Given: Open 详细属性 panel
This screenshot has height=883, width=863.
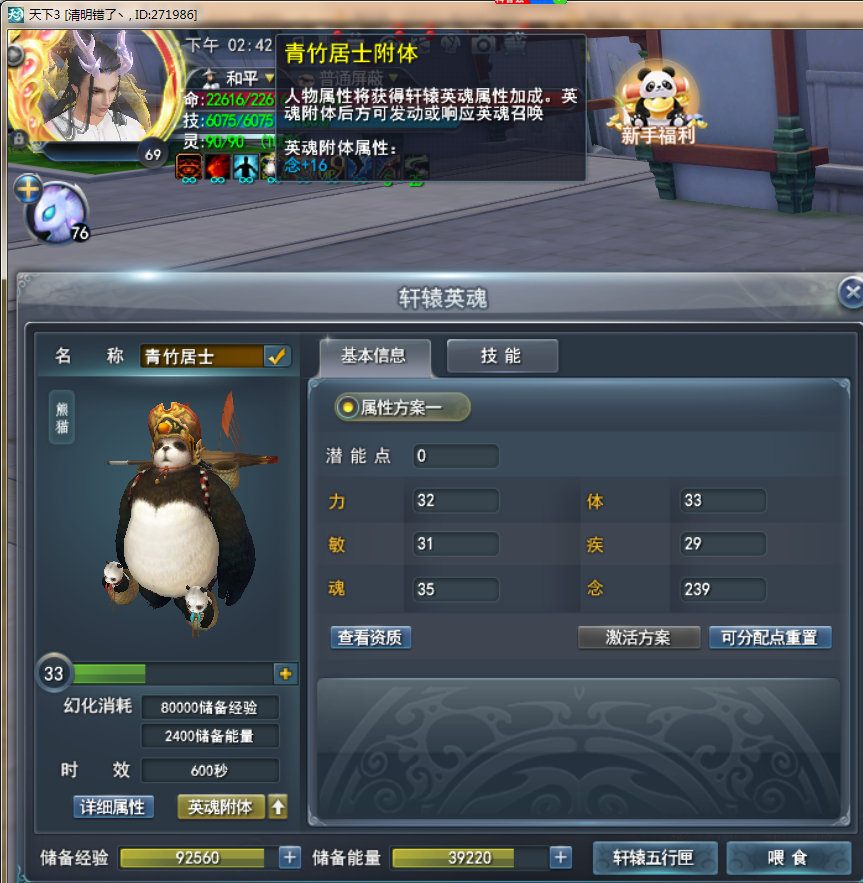Looking at the screenshot, I should pyautogui.click(x=114, y=806).
